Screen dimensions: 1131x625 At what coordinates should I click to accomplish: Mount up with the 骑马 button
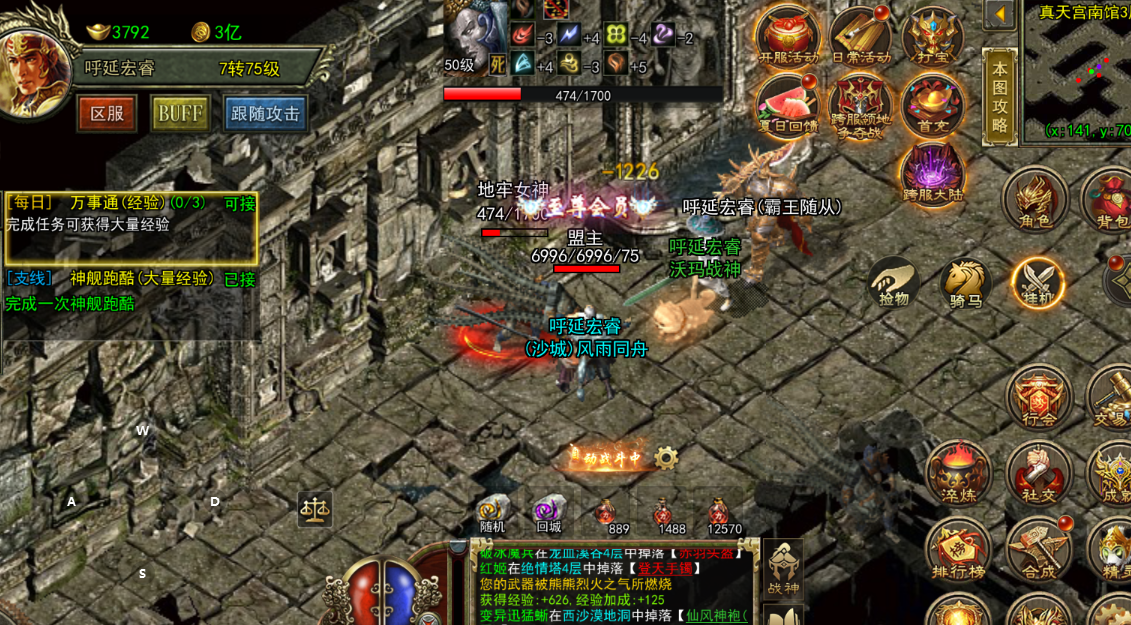point(965,282)
